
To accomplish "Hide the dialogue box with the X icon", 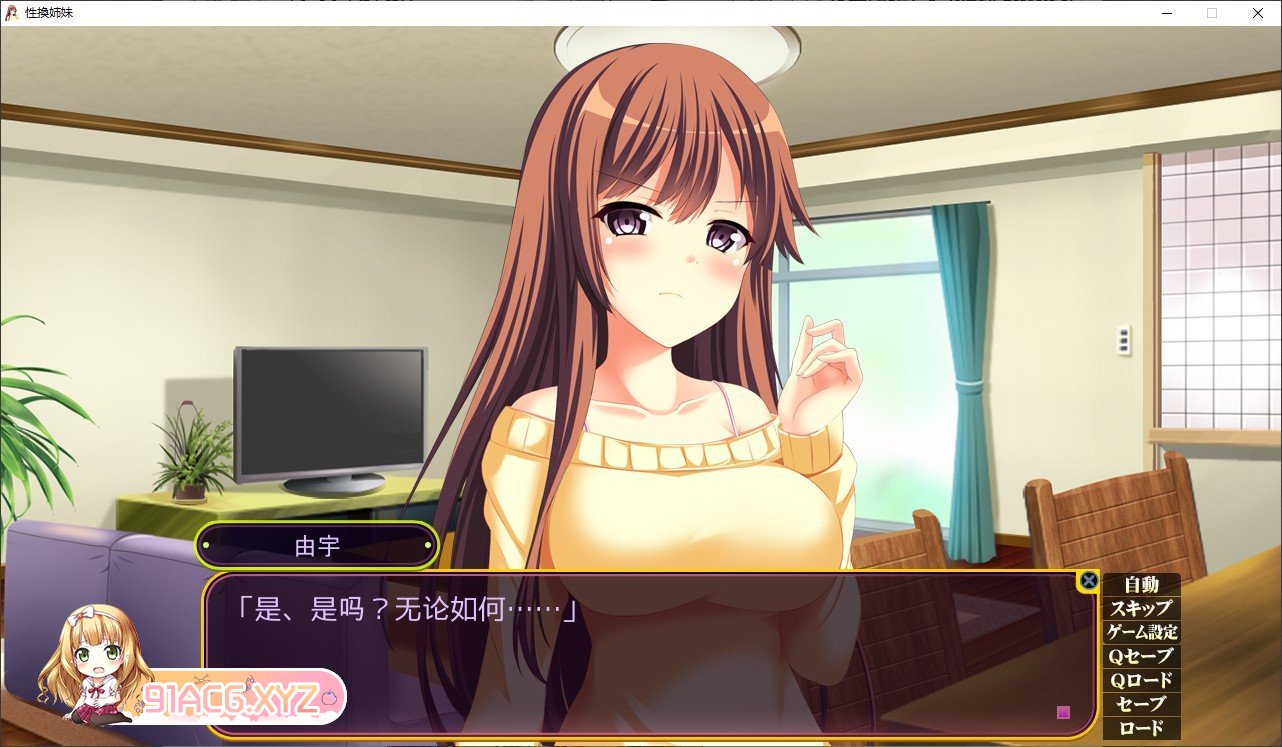I will (1089, 580).
